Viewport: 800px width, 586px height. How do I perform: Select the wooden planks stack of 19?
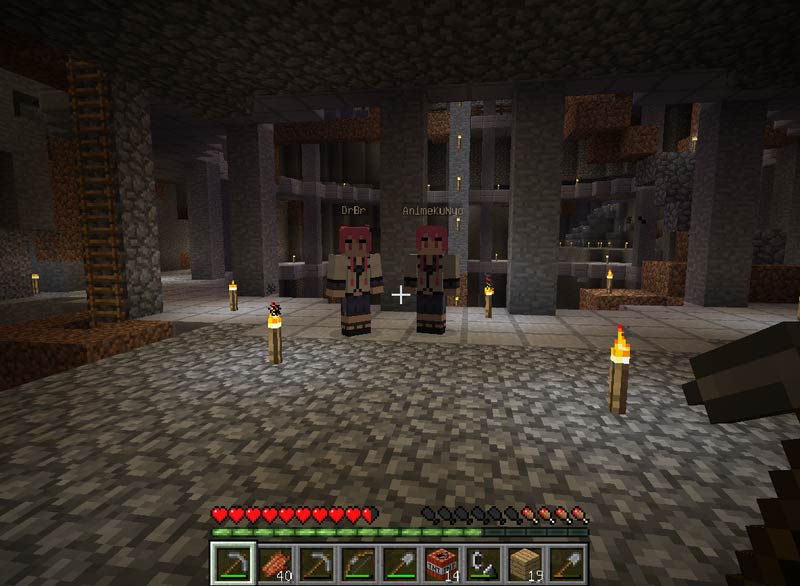tap(523, 563)
